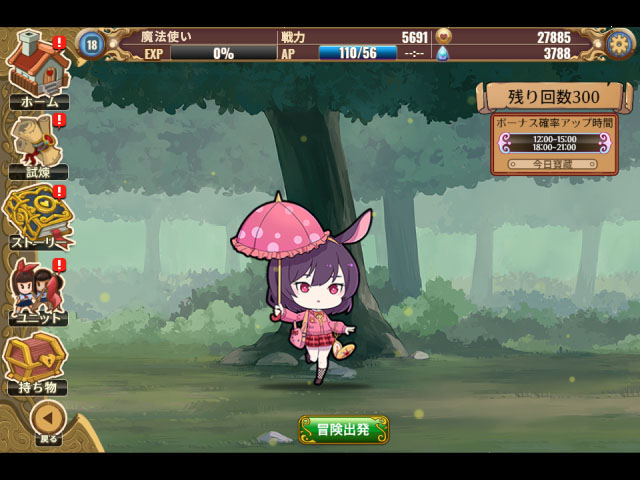Open the ストーリー story book
Viewport: 640px width, 480px height.
coord(38,218)
